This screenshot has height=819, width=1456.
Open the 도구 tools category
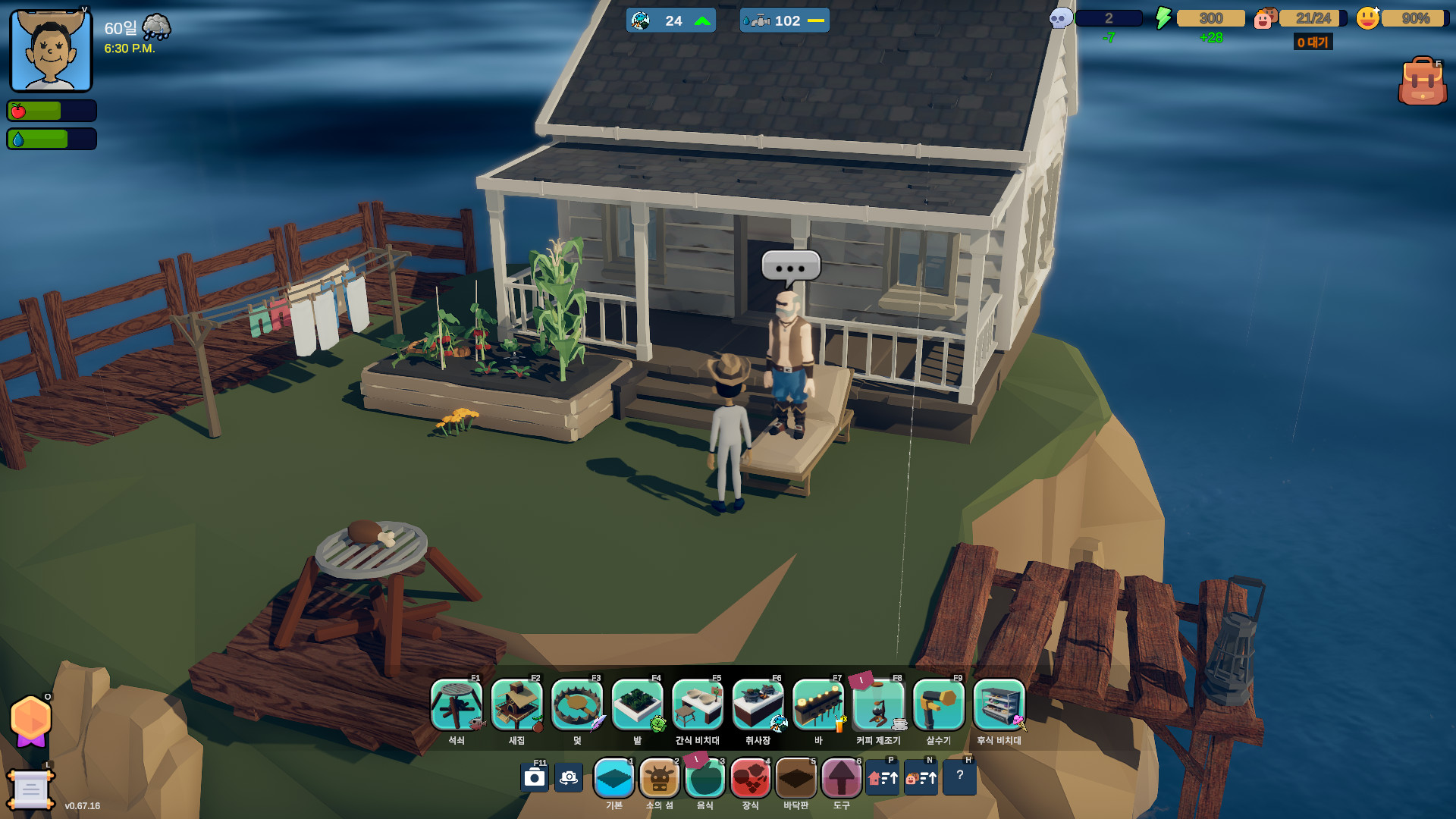841,778
